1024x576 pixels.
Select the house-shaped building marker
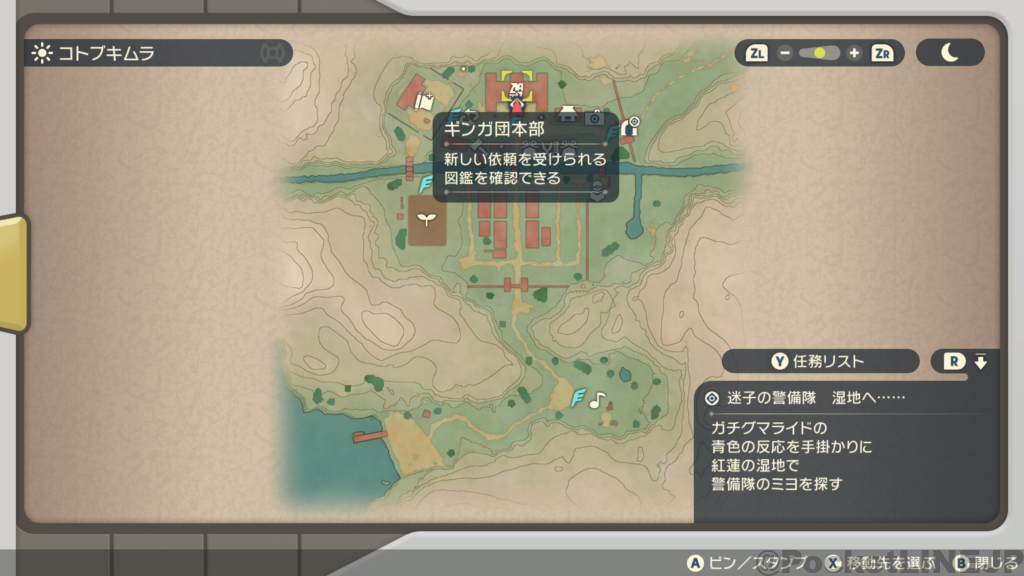point(568,113)
